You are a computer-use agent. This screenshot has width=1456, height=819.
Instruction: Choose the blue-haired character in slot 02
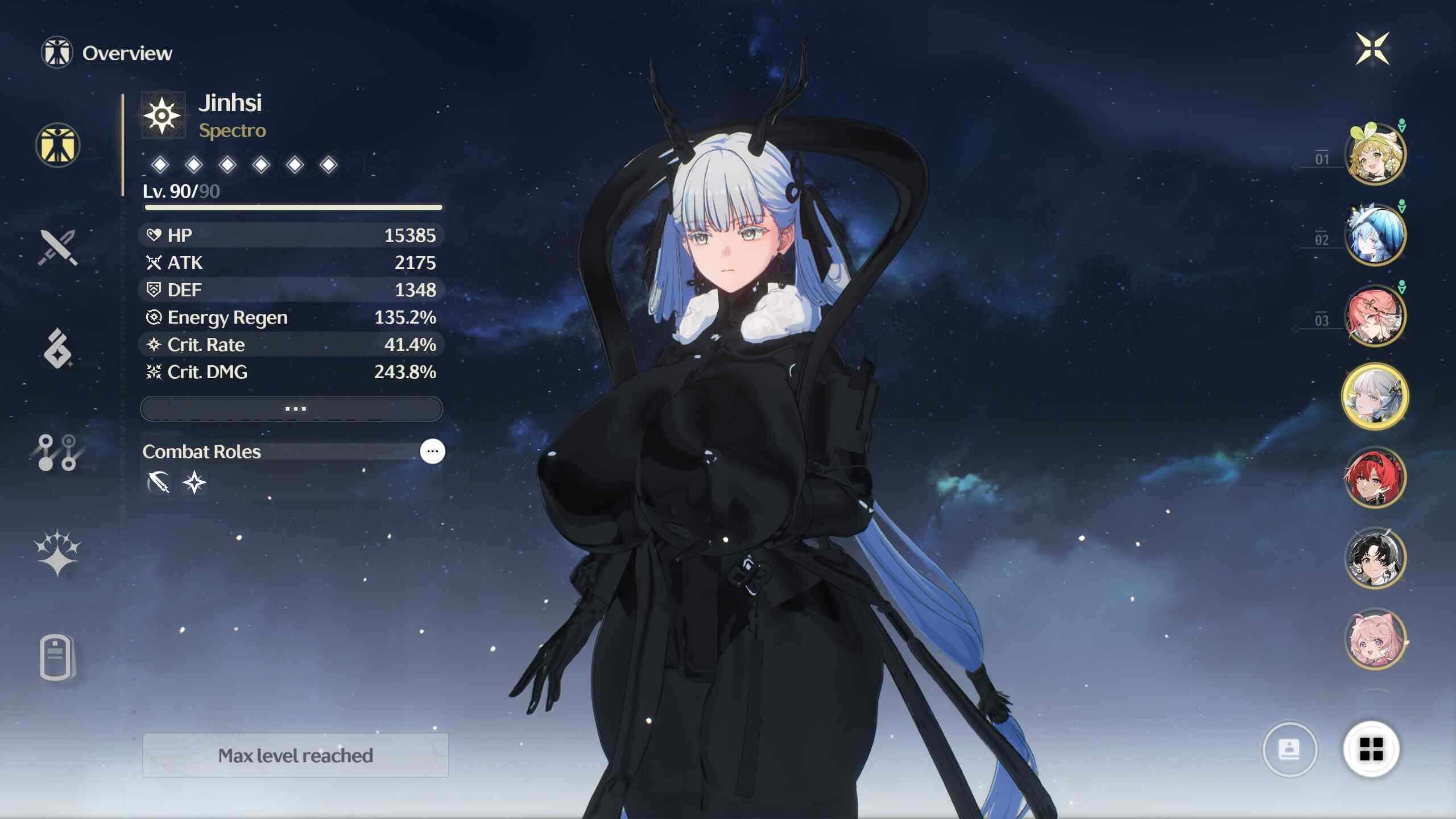pyautogui.click(x=1375, y=235)
